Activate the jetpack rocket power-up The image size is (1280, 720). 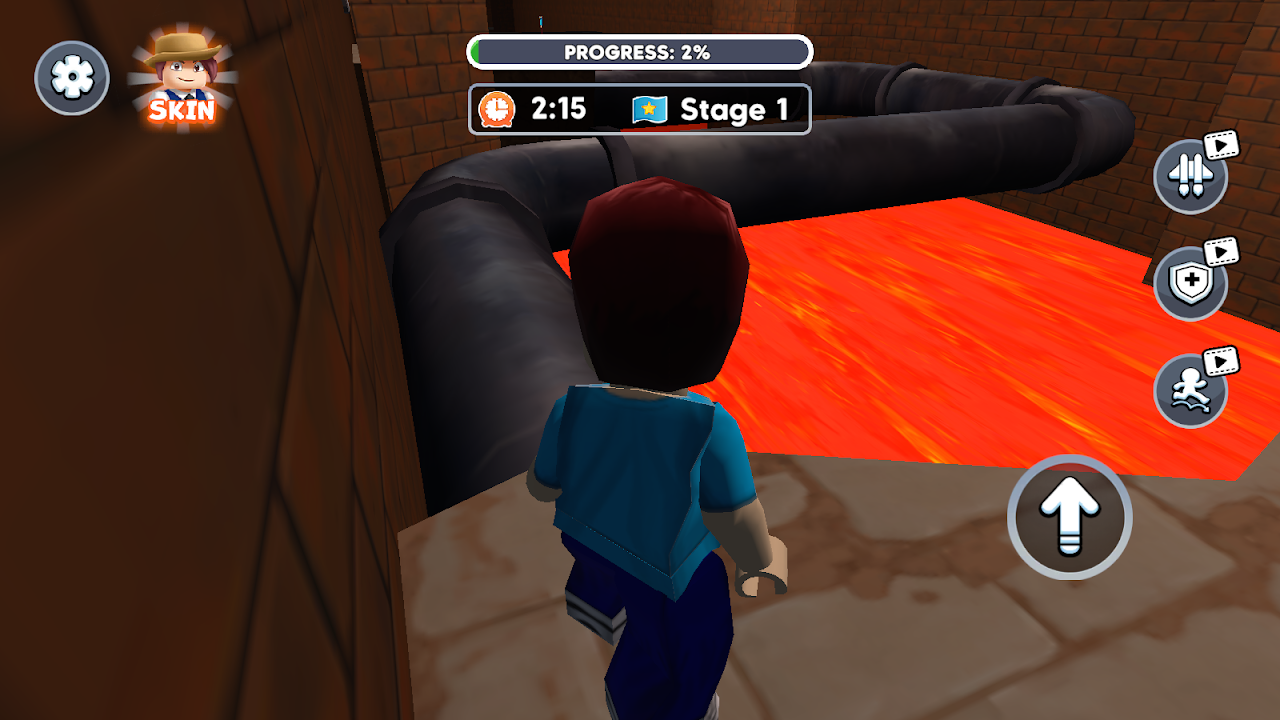[x=1190, y=176]
